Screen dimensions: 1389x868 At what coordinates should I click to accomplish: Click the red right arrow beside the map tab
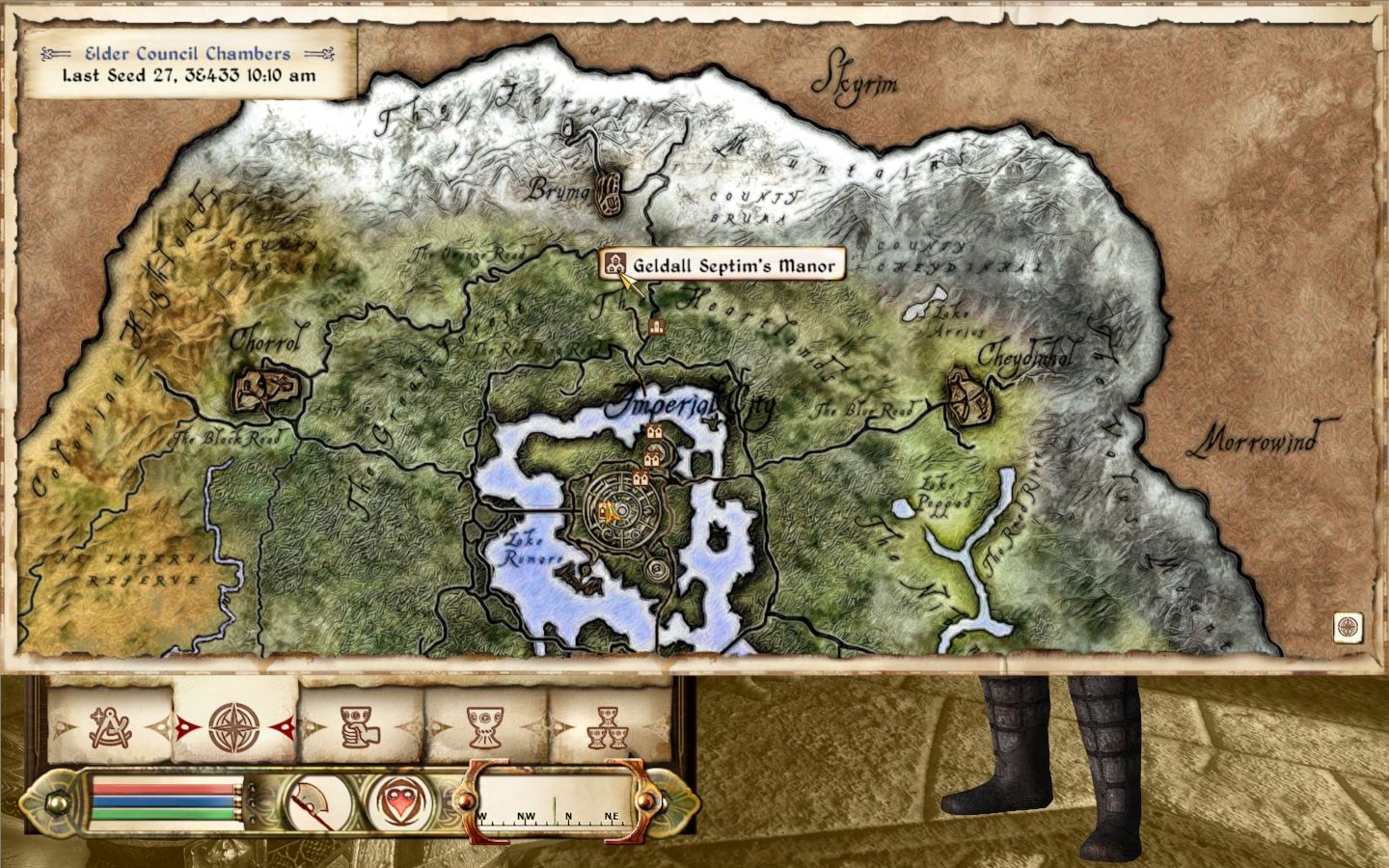(286, 728)
